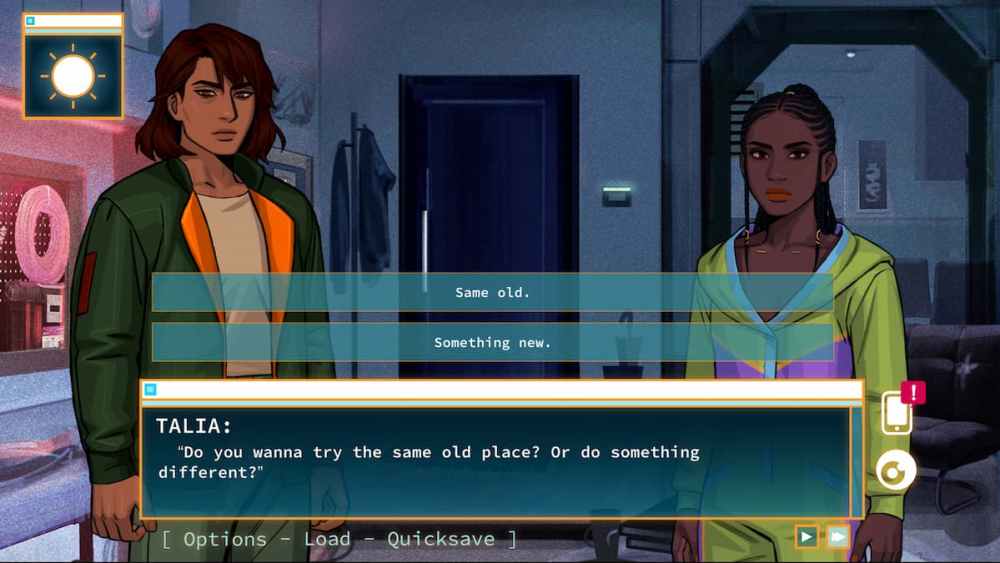
Task: Activate the auto-play arrow button
Action: pyautogui.click(x=806, y=537)
